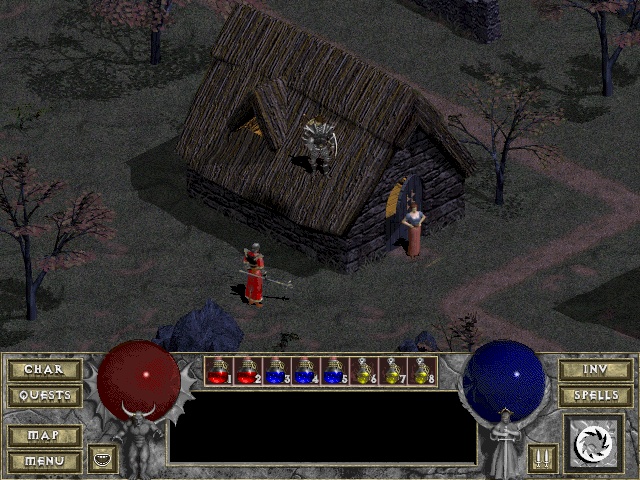This screenshot has width=640, height=480.
Task: Select the red healing potion in belt slot 1
Action: point(219,371)
